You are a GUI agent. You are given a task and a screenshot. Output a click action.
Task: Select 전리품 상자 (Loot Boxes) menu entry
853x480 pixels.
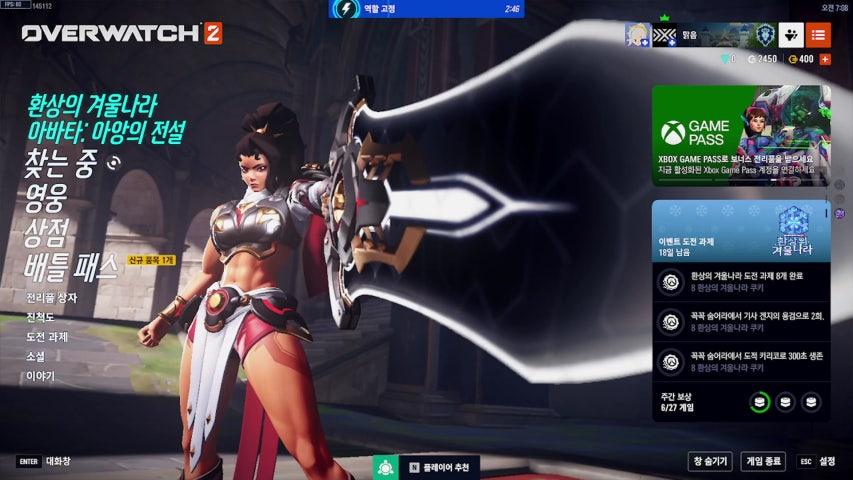click(x=52, y=298)
